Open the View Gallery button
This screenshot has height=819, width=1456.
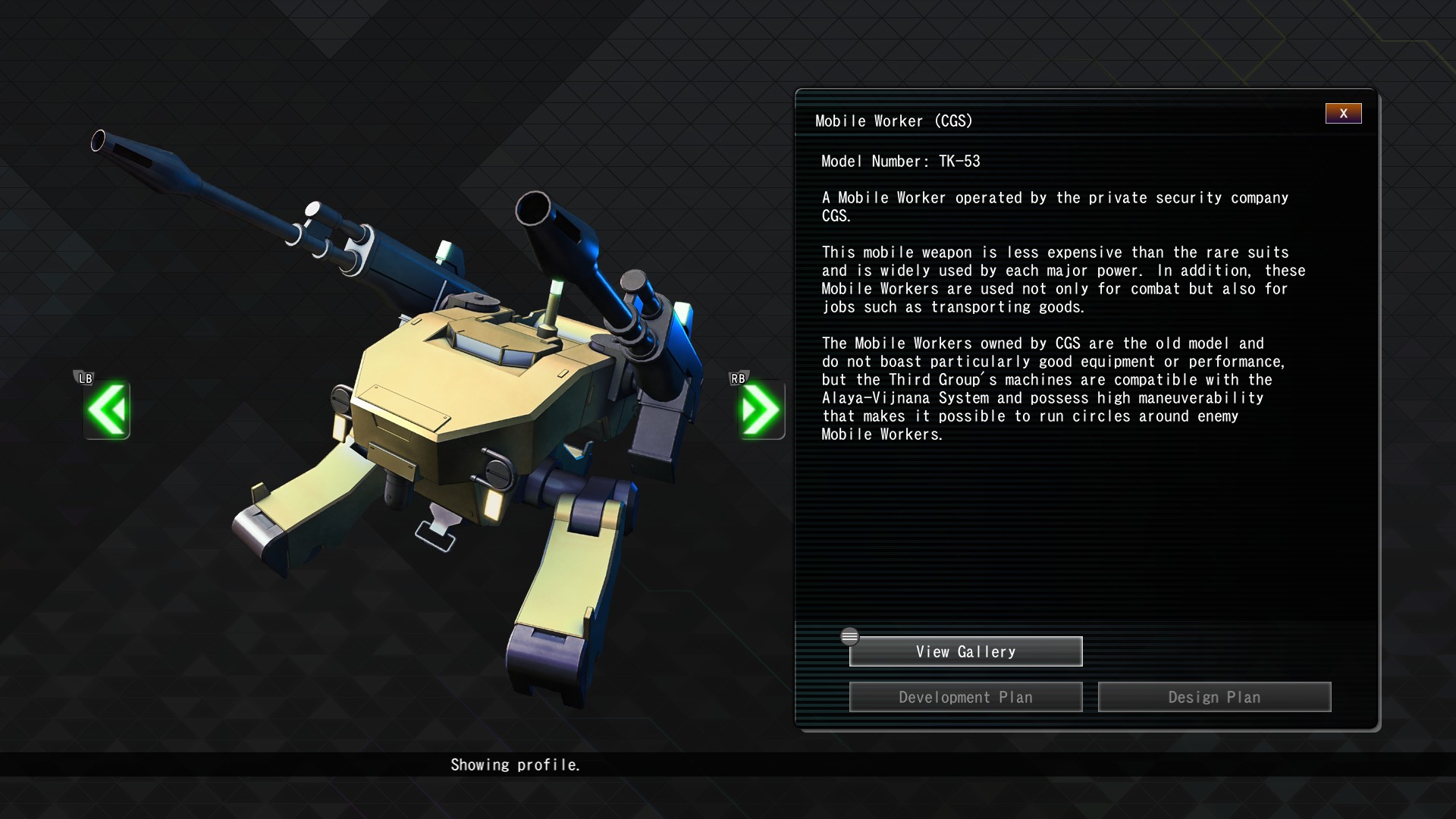click(965, 651)
